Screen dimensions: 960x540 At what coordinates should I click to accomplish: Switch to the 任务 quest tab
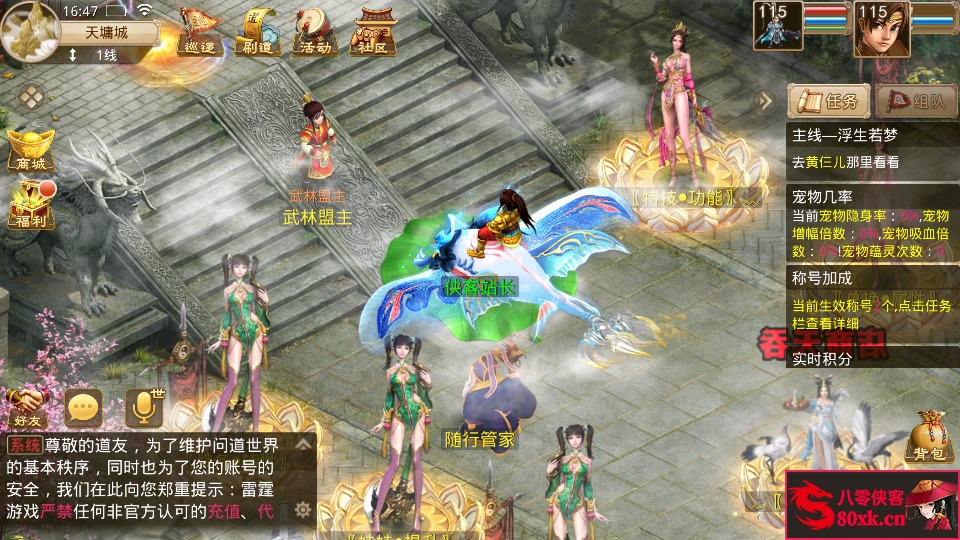coord(827,101)
